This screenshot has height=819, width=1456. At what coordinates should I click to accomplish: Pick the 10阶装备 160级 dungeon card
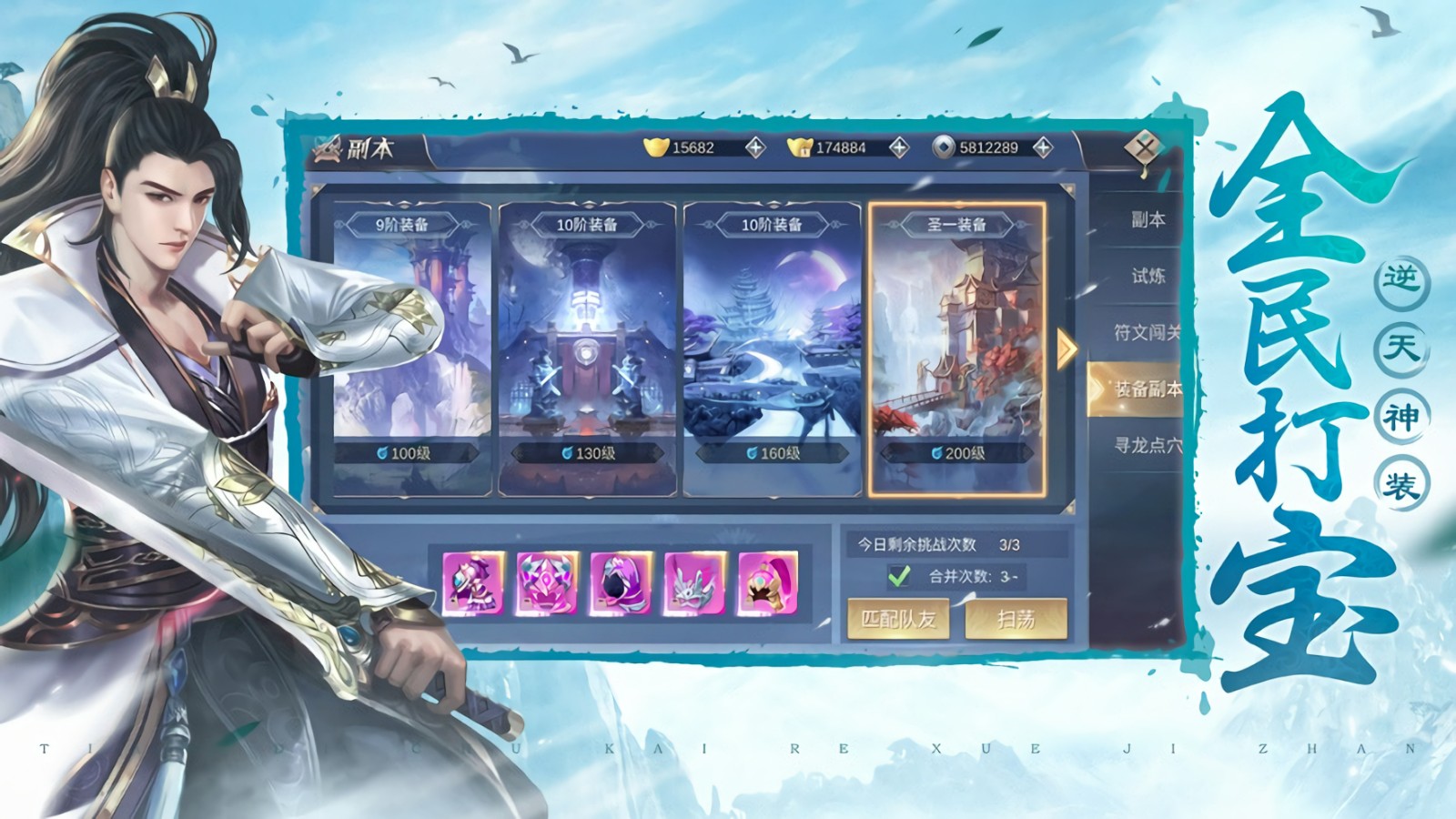click(772, 346)
